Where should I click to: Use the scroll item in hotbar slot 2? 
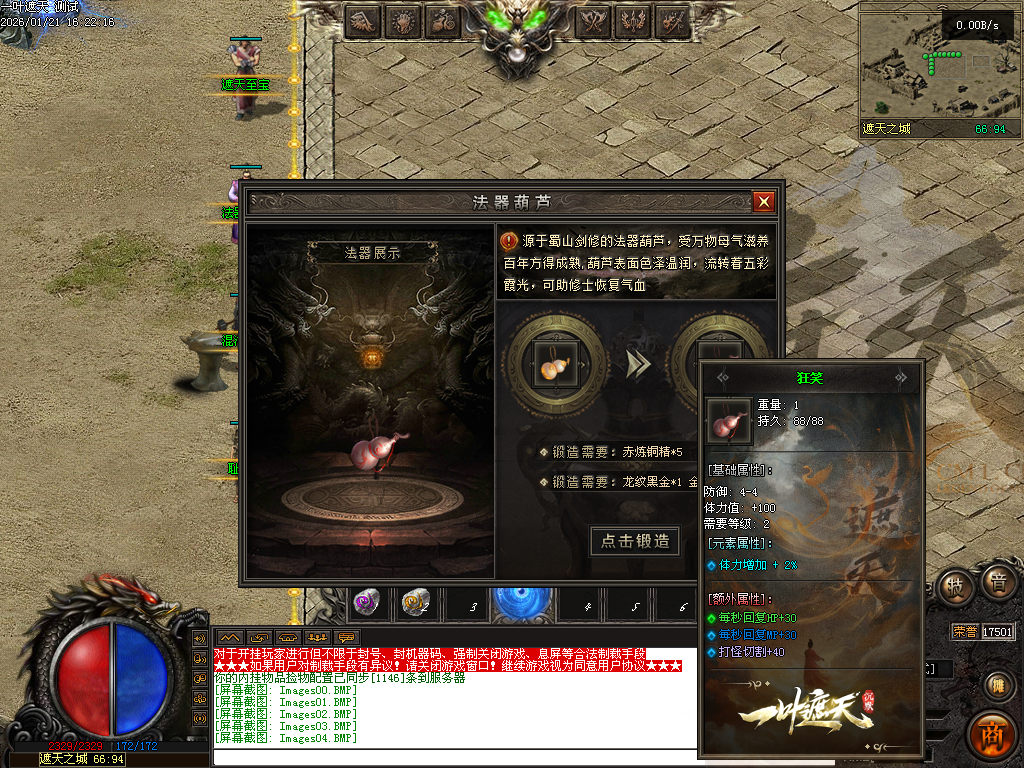click(415, 603)
